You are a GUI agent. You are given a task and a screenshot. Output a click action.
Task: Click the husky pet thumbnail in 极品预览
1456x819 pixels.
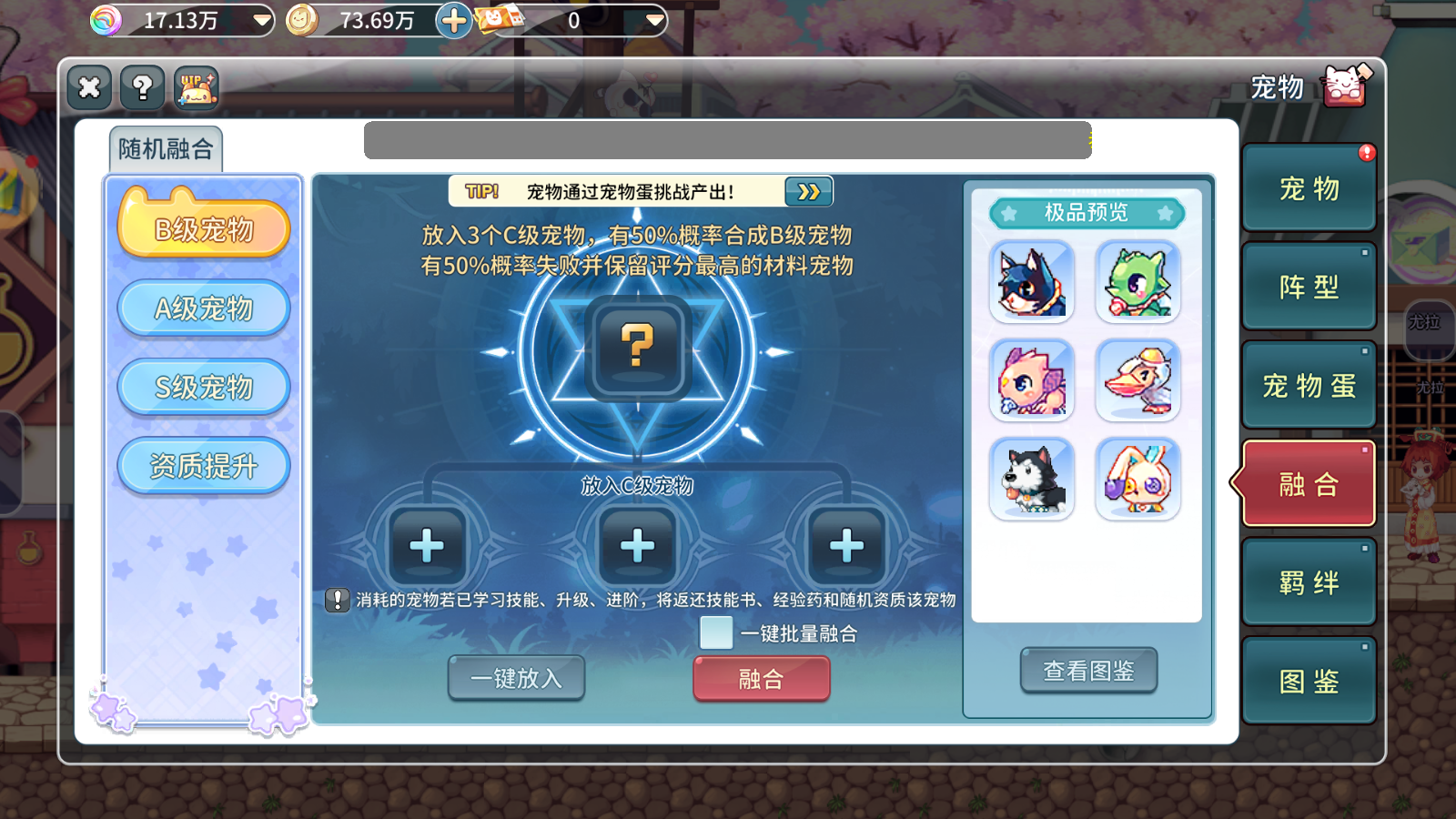[x=1032, y=479]
